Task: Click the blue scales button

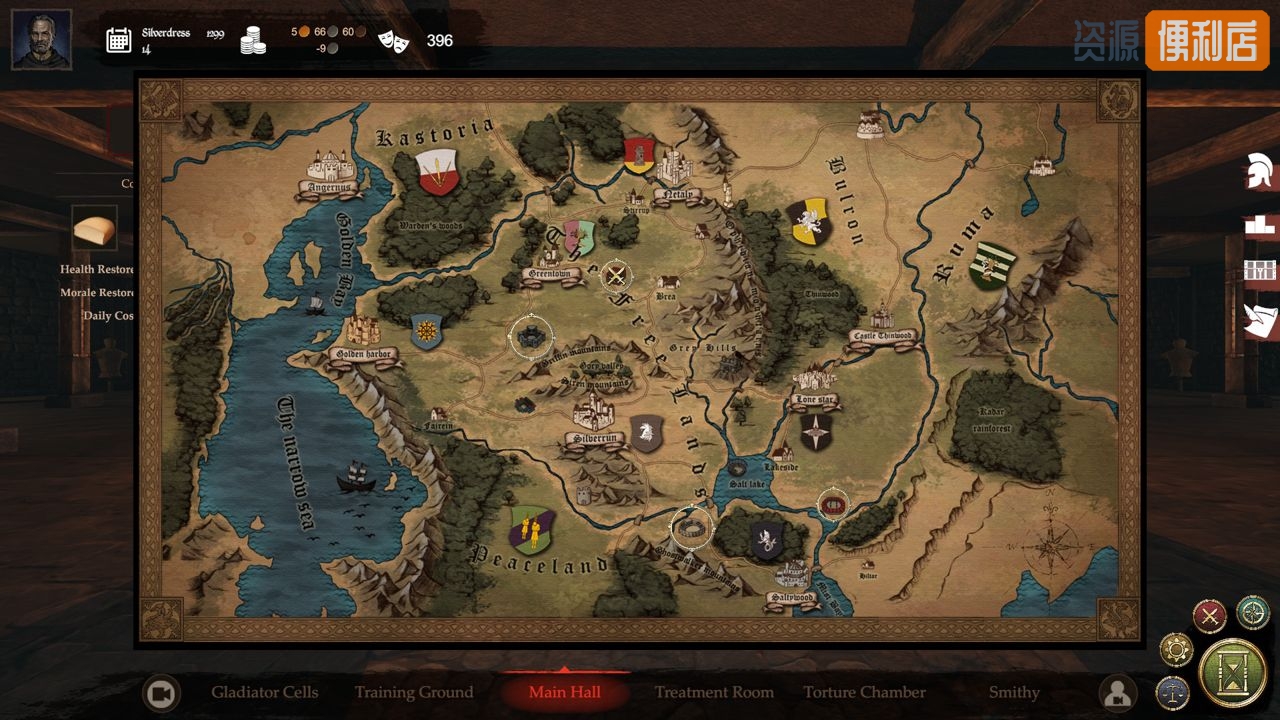Action: pos(1172,690)
